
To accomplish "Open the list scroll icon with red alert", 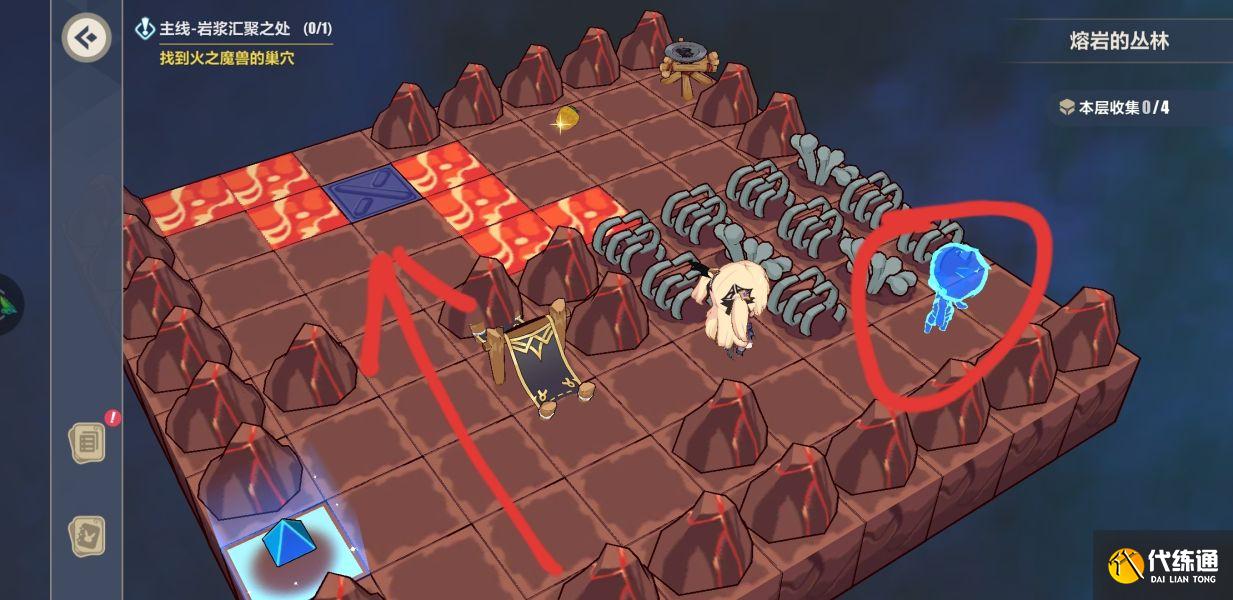I will (88, 441).
